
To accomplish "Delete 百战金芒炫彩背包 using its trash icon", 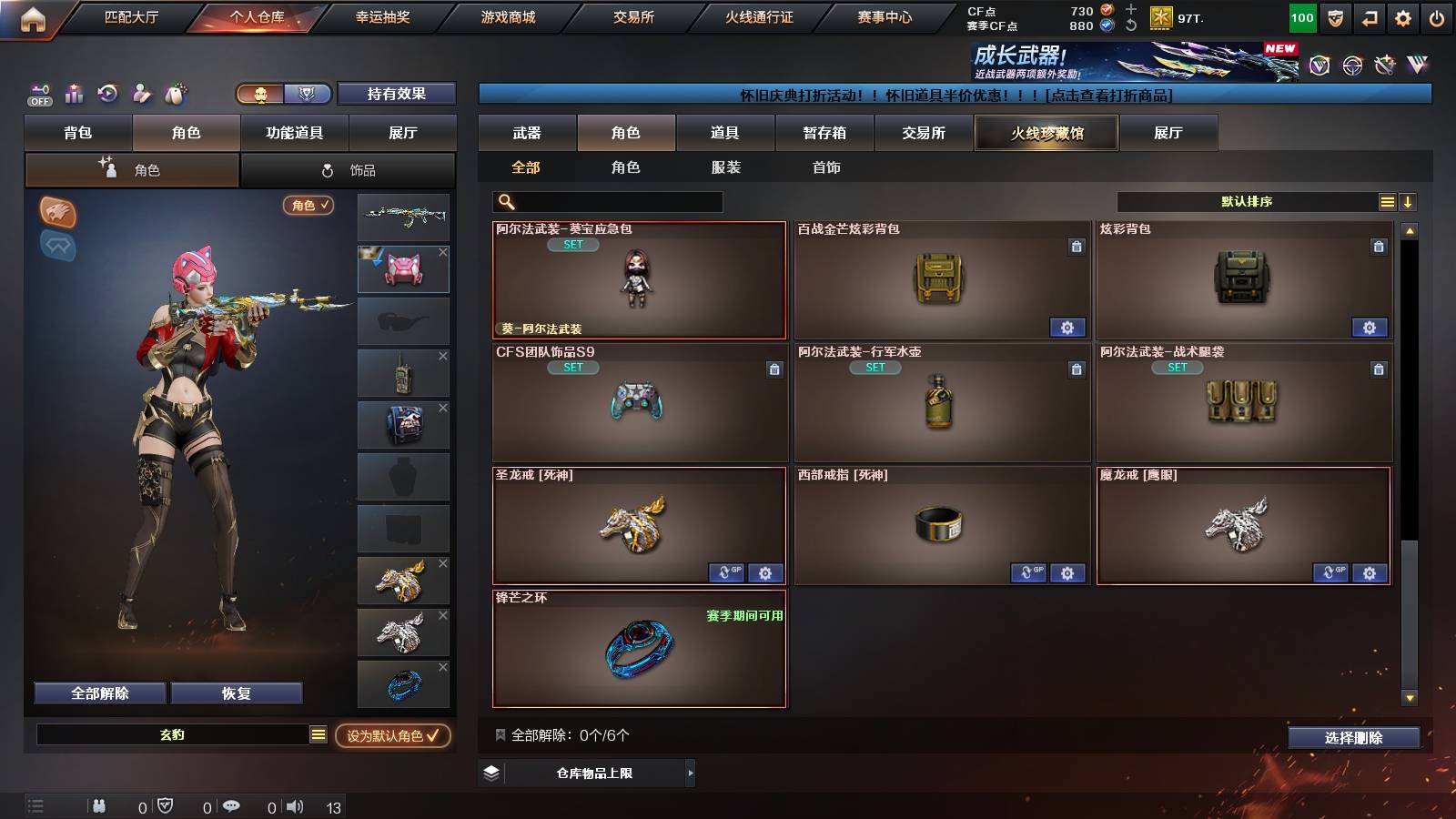I will coord(1077,248).
